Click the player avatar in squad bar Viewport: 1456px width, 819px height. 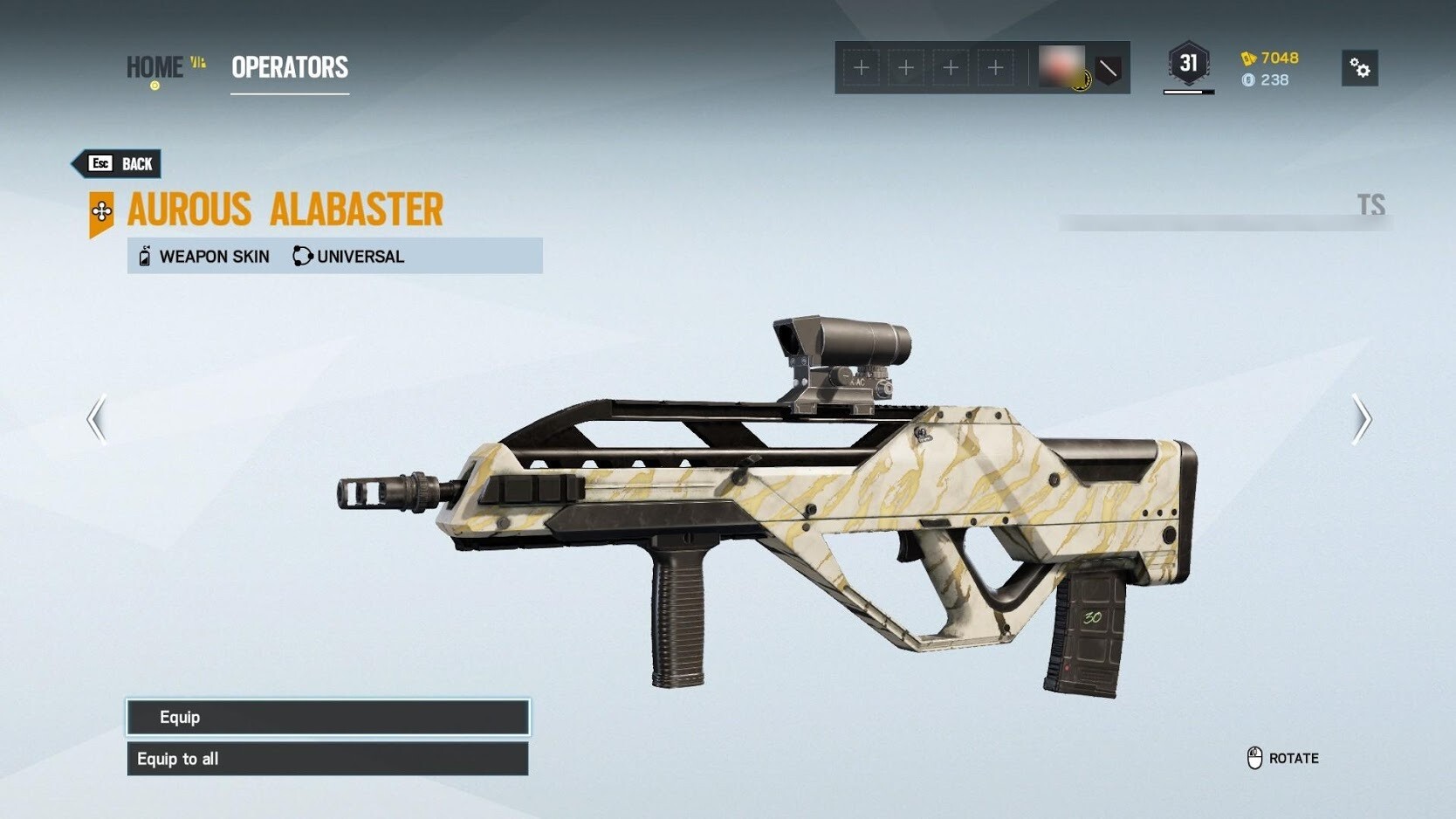tap(1062, 66)
